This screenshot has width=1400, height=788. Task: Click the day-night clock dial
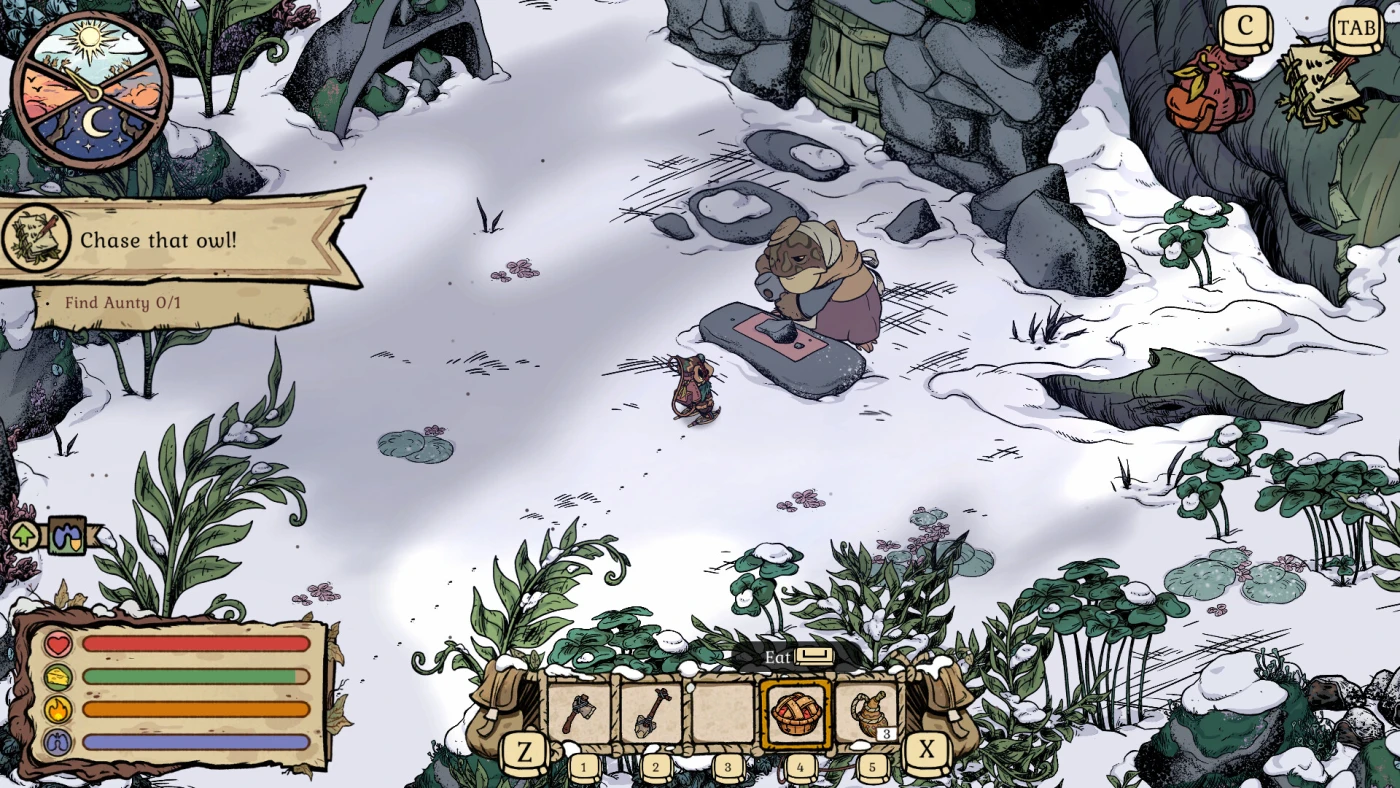pos(91,91)
